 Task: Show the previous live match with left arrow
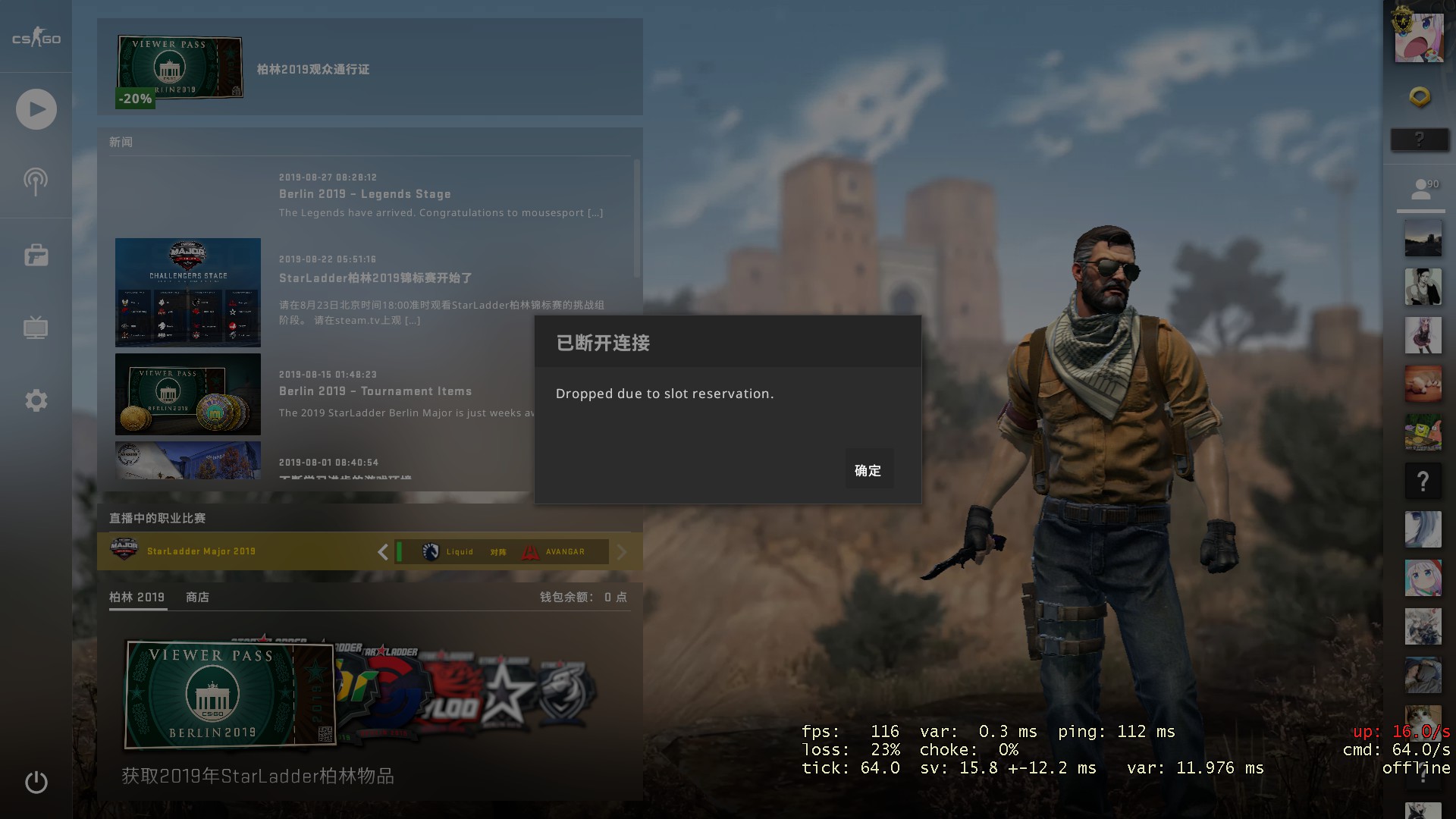pyautogui.click(x=383, y=551)
